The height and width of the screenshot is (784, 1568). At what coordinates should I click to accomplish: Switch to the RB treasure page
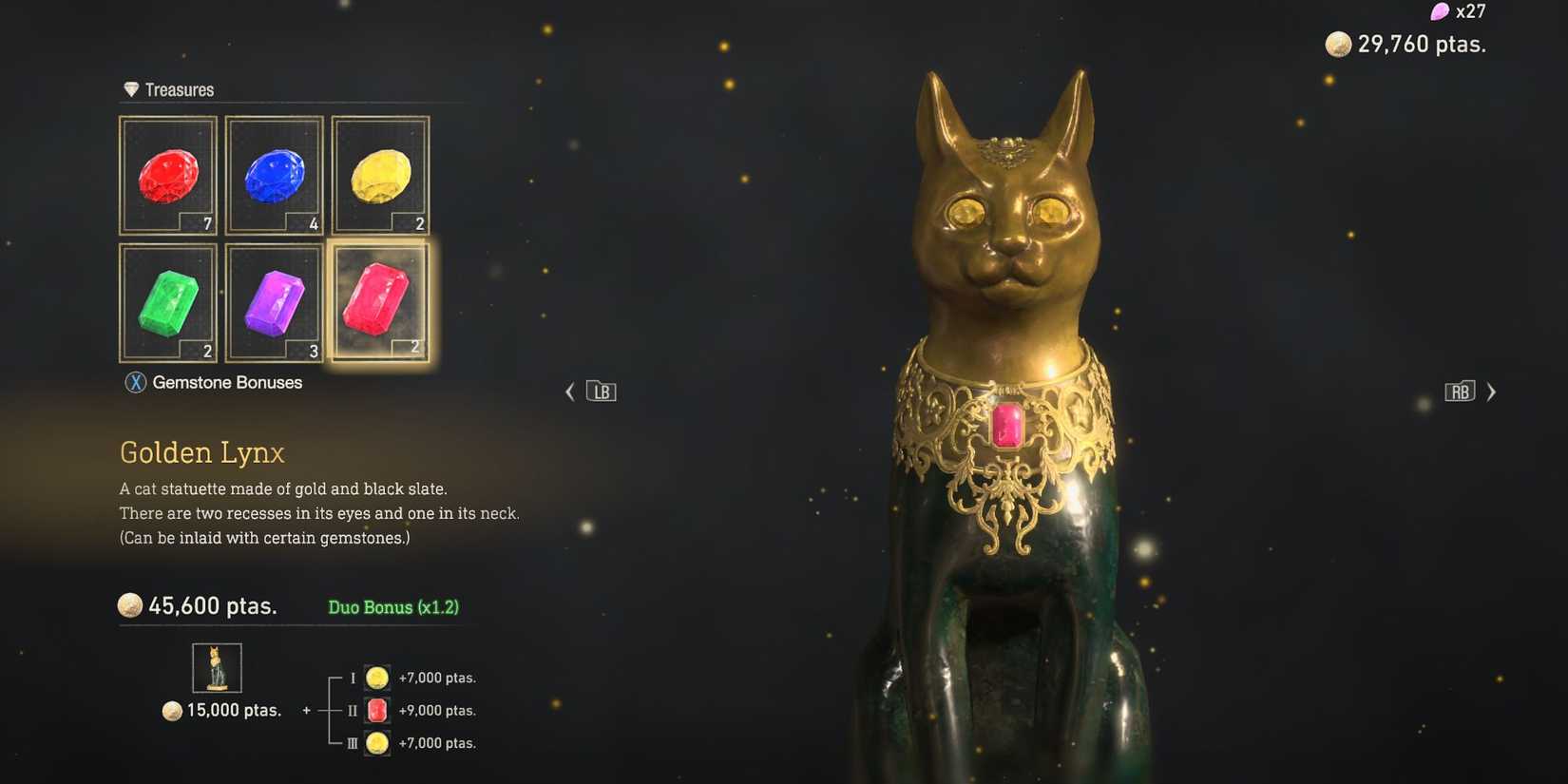point(1460,391)
